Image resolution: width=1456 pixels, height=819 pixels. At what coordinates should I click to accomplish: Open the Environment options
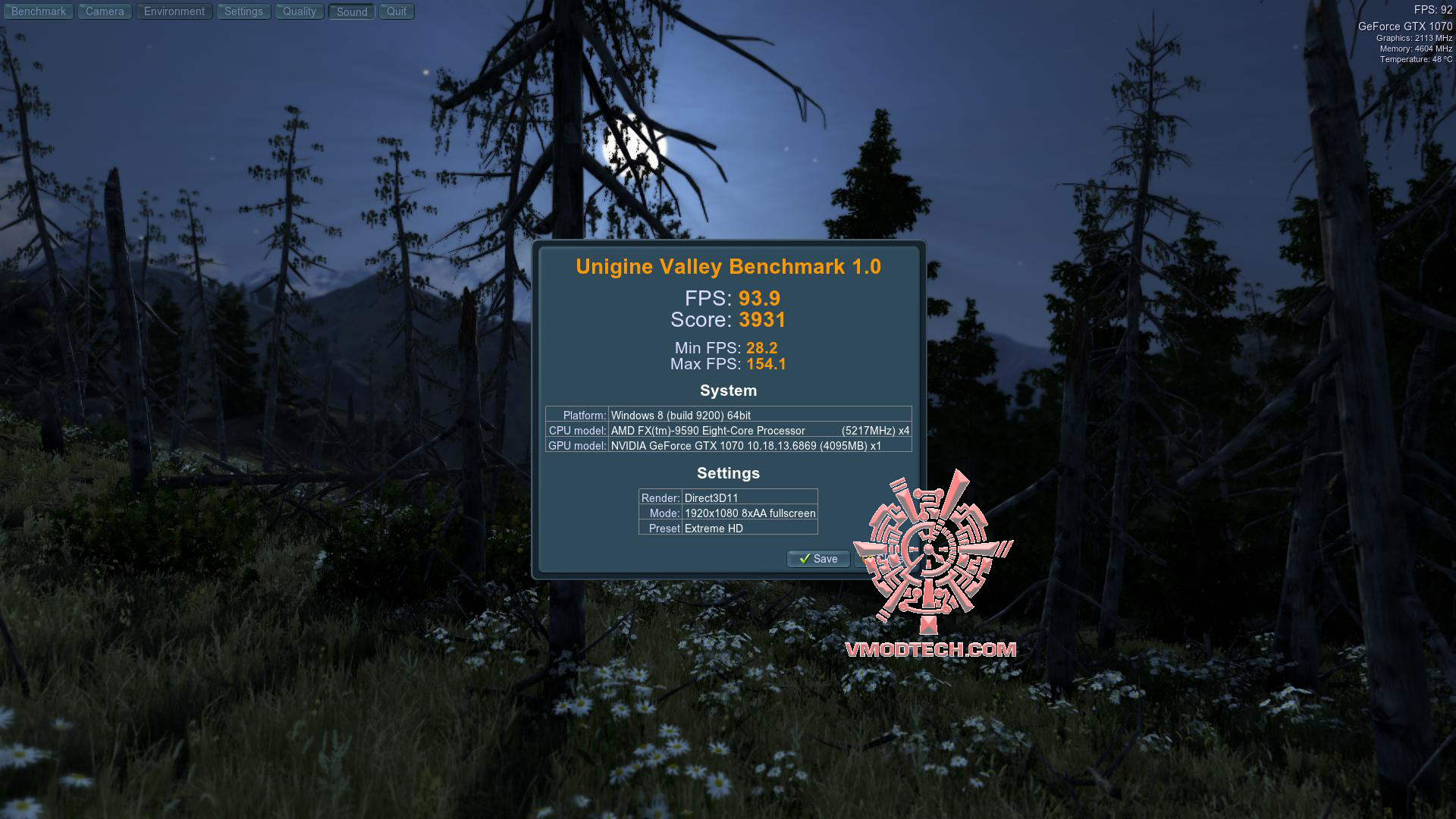pos(174,11)
